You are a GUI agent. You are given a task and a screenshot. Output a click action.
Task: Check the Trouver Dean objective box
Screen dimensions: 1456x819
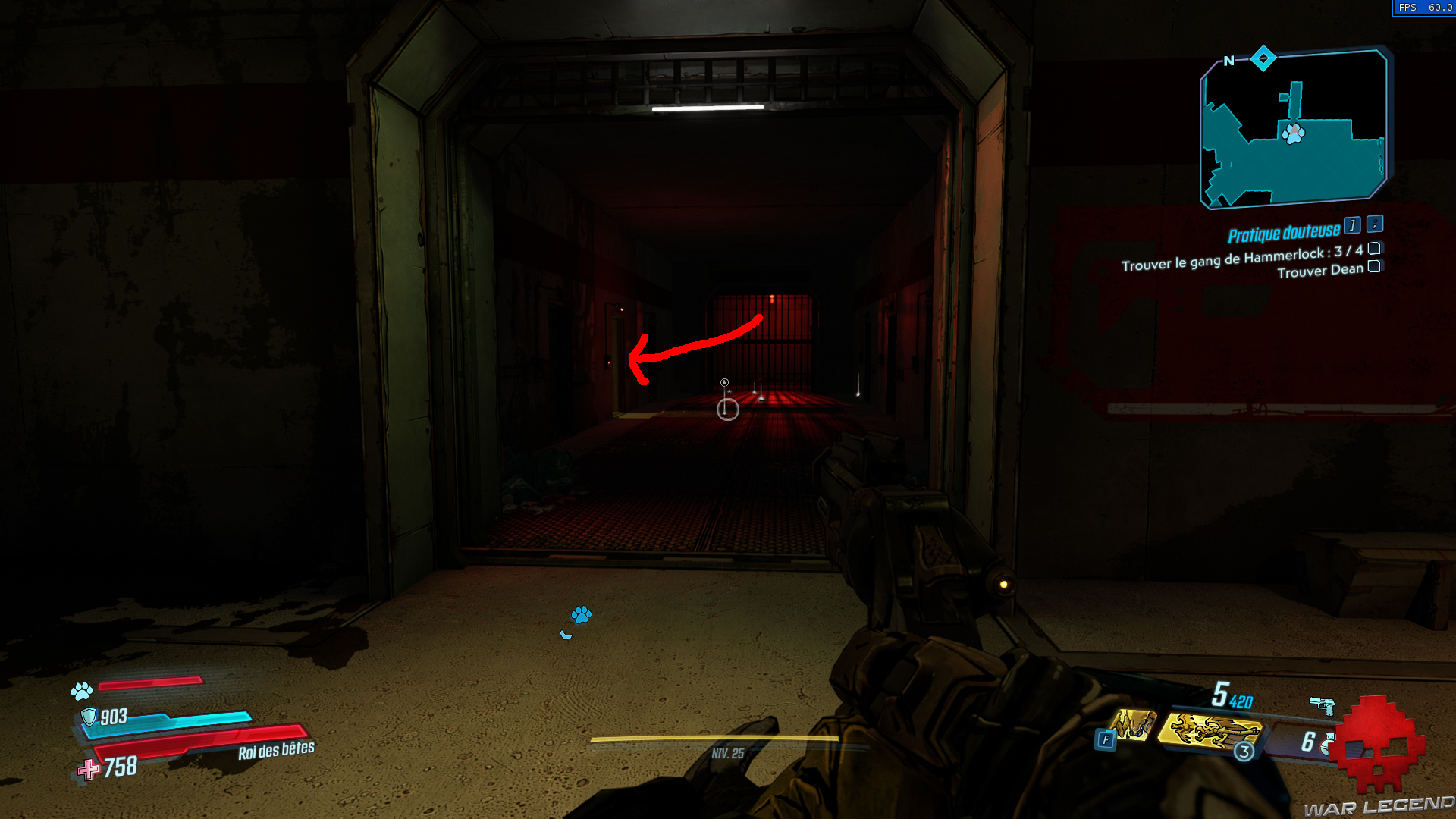click(1374, 267)
